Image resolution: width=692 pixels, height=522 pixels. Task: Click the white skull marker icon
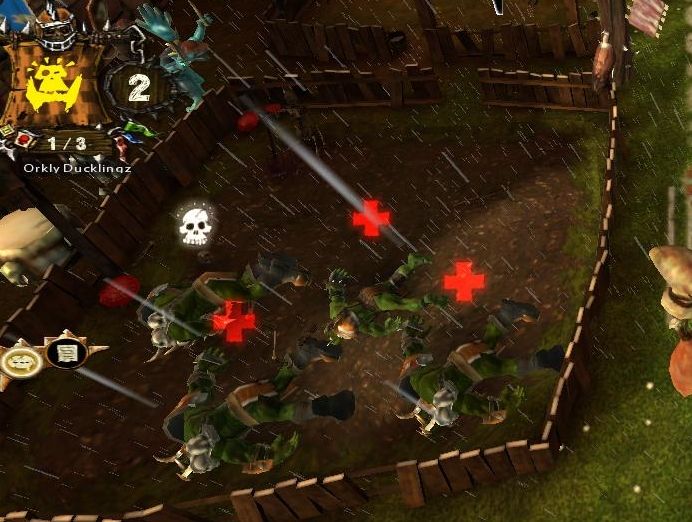click(195, 226)
